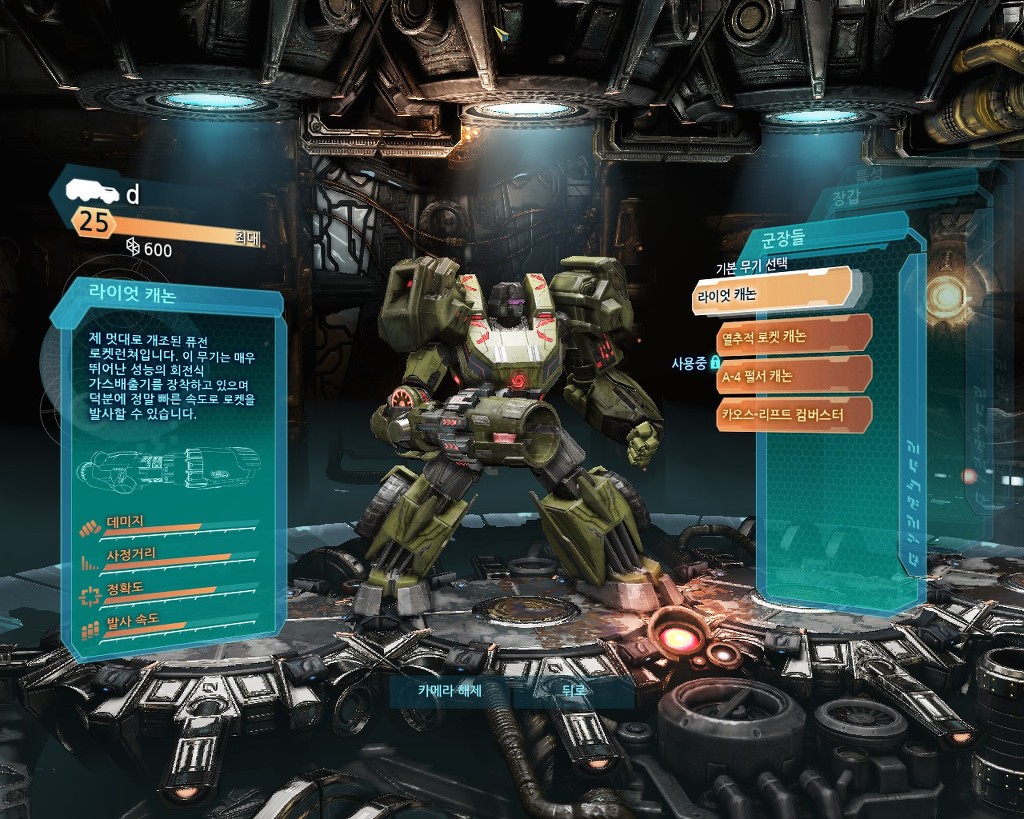This screenshot has width=1024, height=819.
Task: Switch to the 장갑 tab
Action: tap(846, 198)
